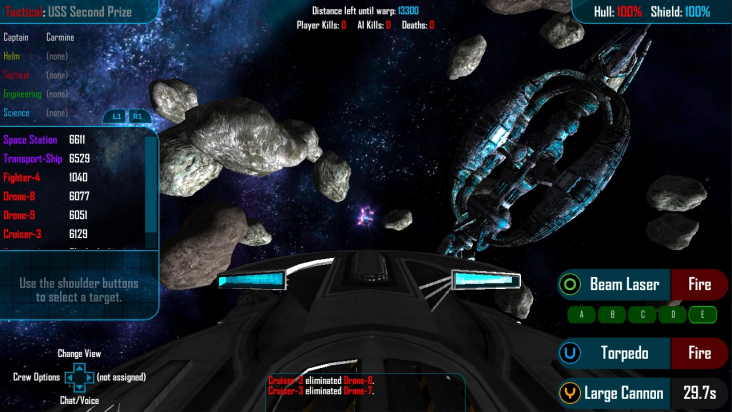Choose beam frequency B
Screen dimensions: 732x412
[x=612, y=315]
